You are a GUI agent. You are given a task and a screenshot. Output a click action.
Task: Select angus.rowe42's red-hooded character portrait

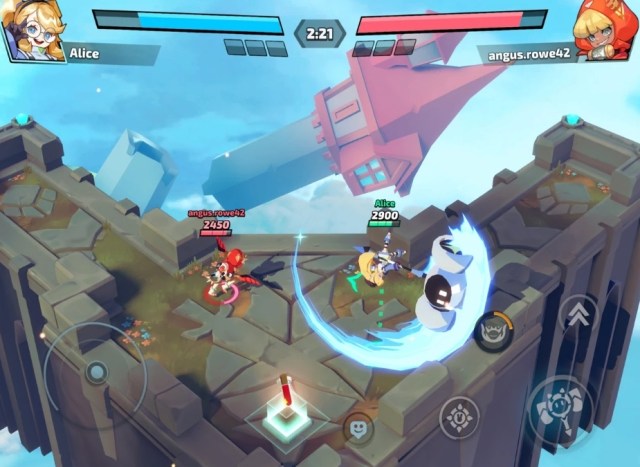(605, 28)
